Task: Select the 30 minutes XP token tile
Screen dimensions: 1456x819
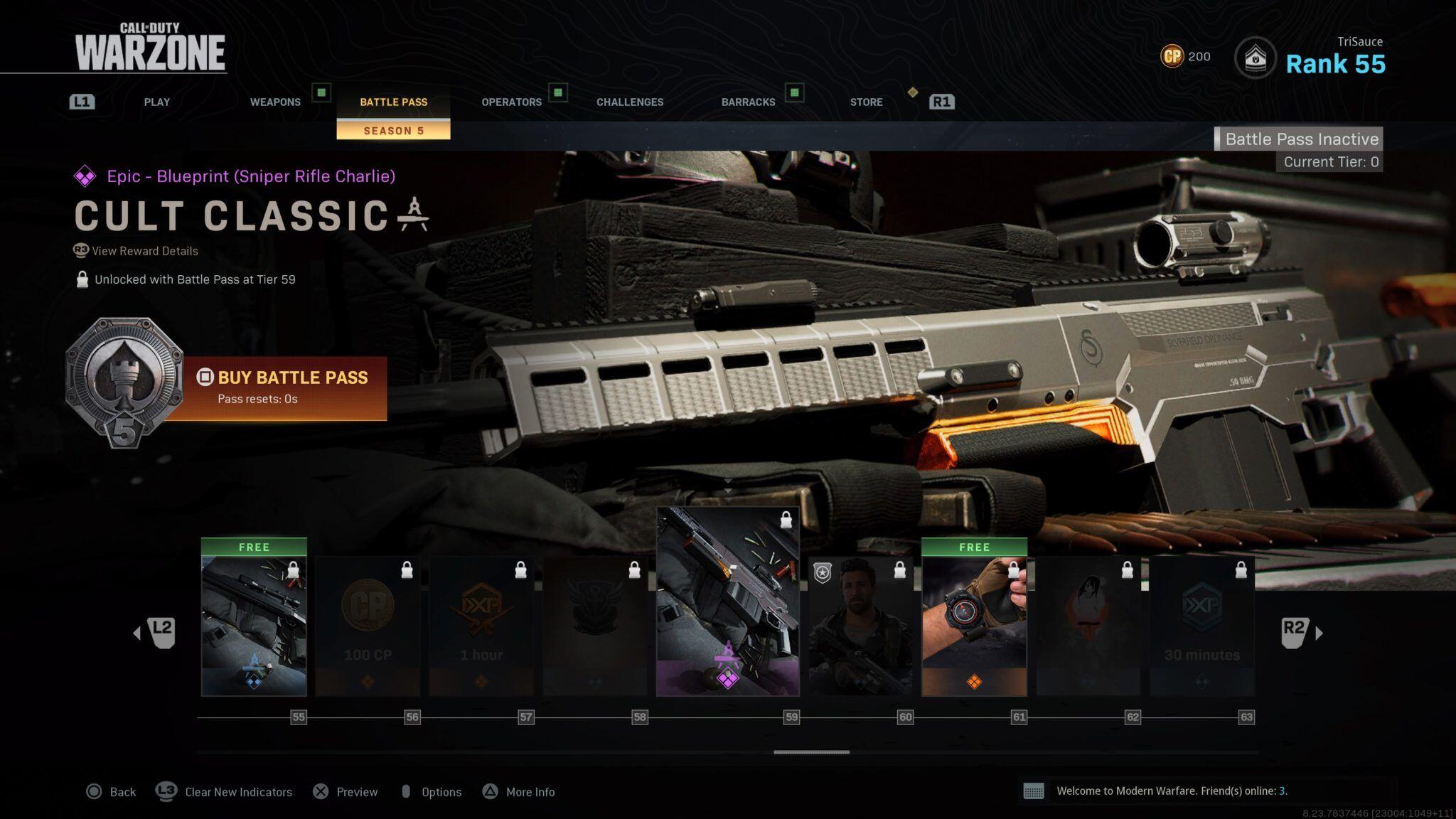Action: click(1201, 625)
